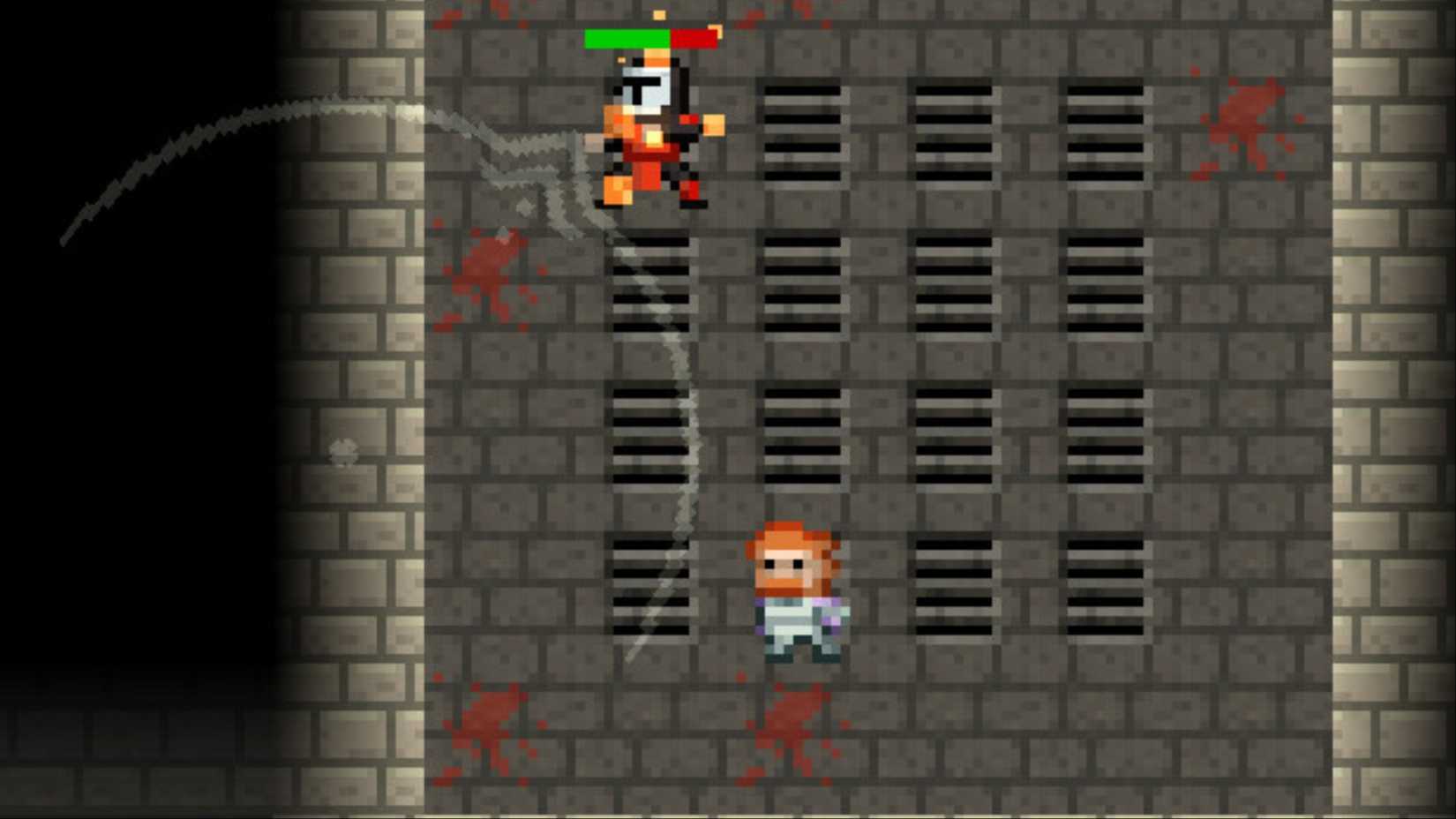Click the fighter's white mask
The image size is (1456, 819).
click(645, 88)
